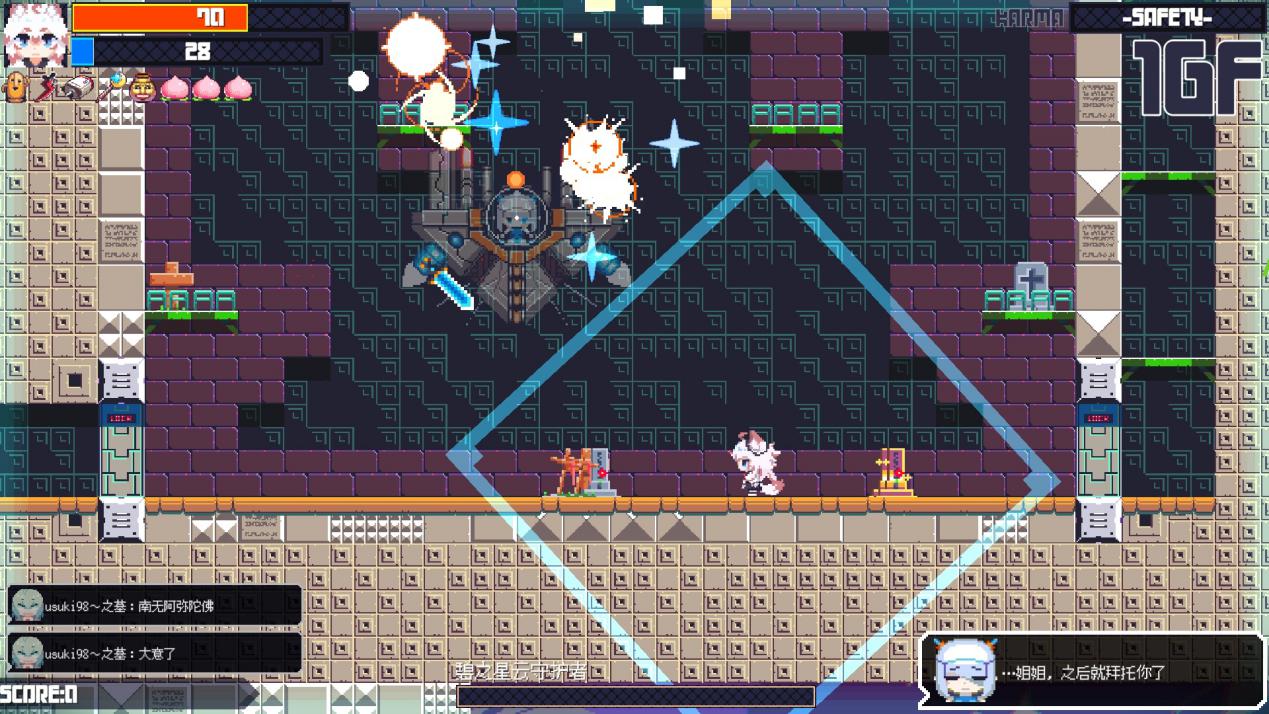
Task: Select the blue orb wand item icon
Action: click(109, 88)
